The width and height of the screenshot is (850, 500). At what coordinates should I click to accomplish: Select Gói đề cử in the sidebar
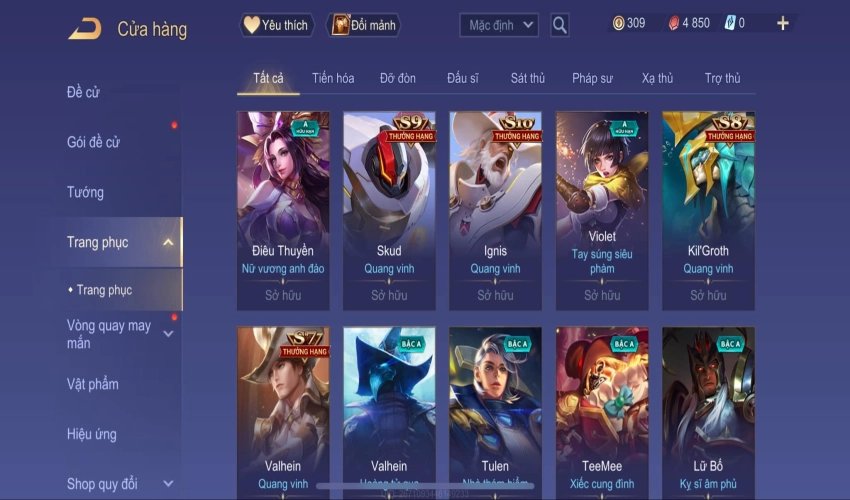(93, 142)
